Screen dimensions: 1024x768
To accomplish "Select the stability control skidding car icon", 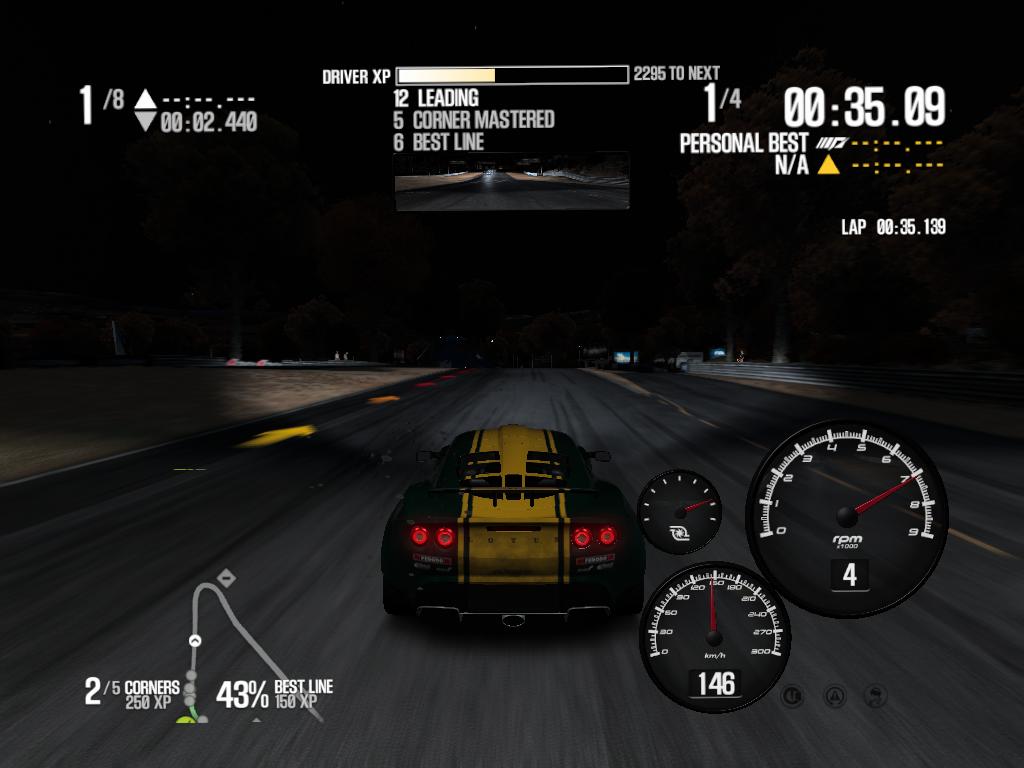I will (873, 695).
